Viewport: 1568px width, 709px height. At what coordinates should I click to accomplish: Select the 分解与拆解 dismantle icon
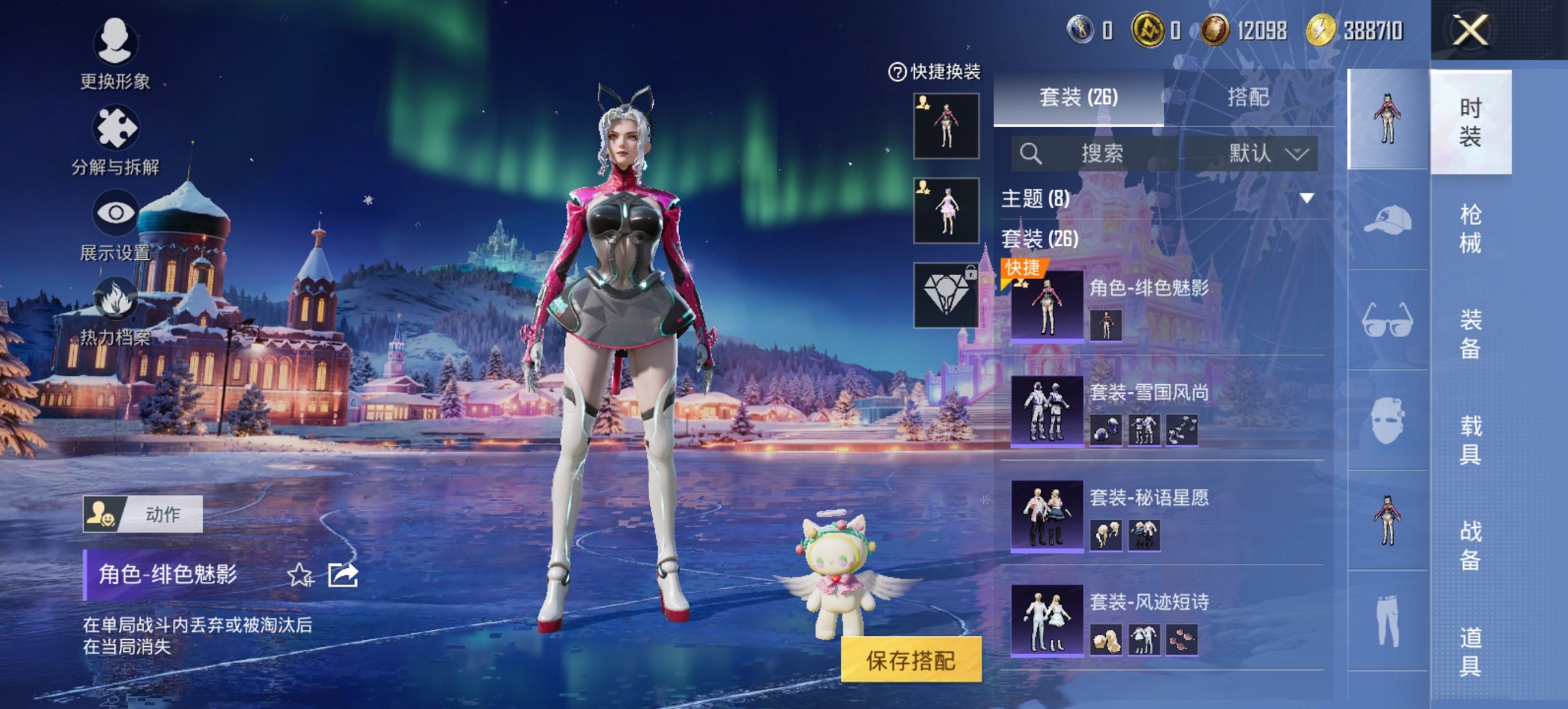pos(116,130)
